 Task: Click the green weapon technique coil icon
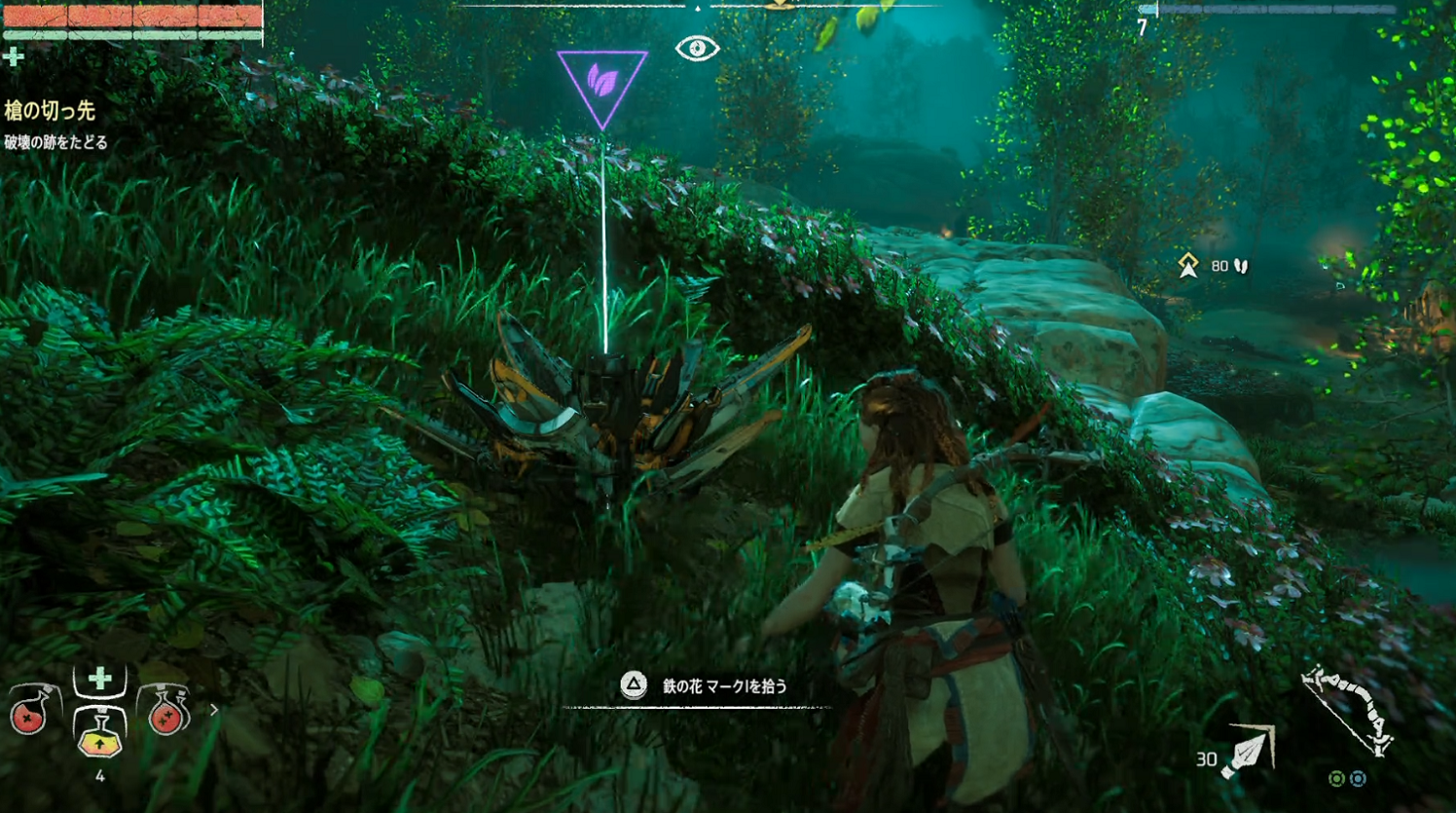[1337, 779]
